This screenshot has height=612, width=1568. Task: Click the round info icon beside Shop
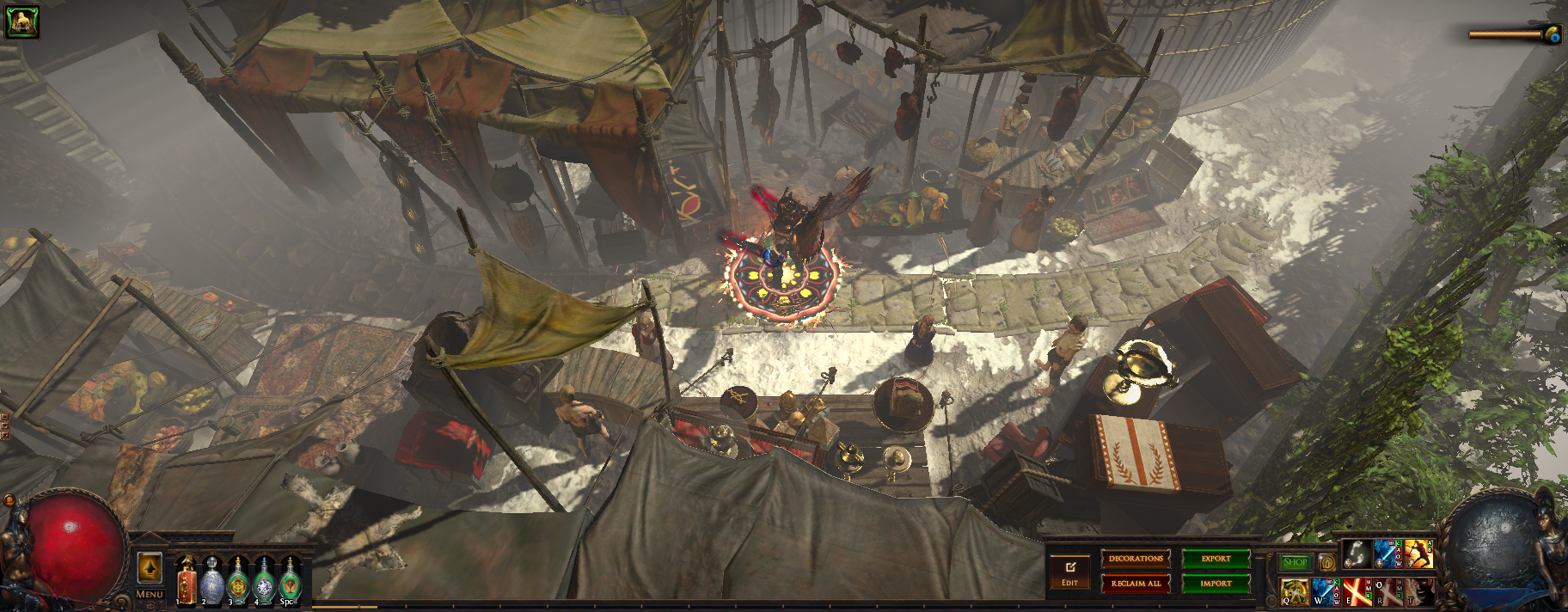[x=1327, y=563]
